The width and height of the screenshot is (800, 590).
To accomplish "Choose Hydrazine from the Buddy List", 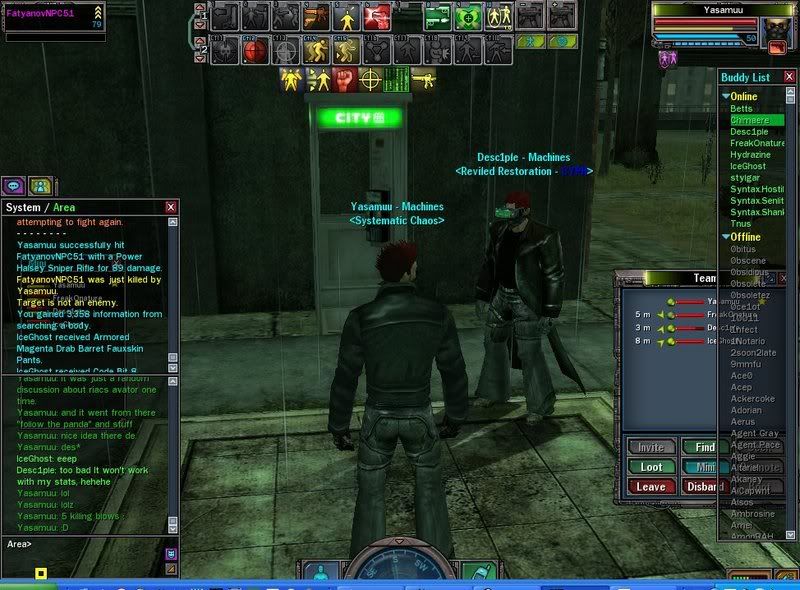I will [x=751, y=155].
